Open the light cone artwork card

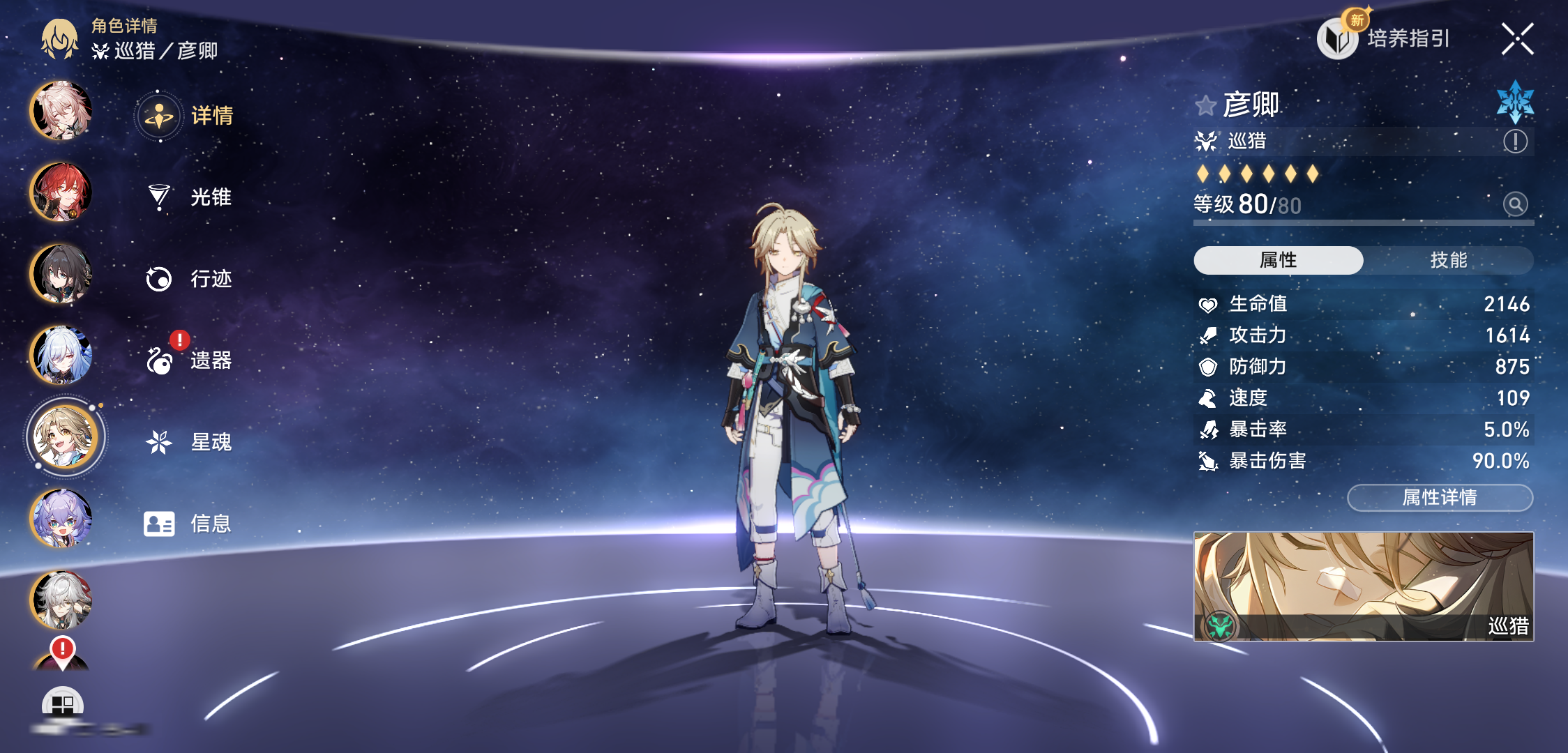click(x=1363, y=586)
